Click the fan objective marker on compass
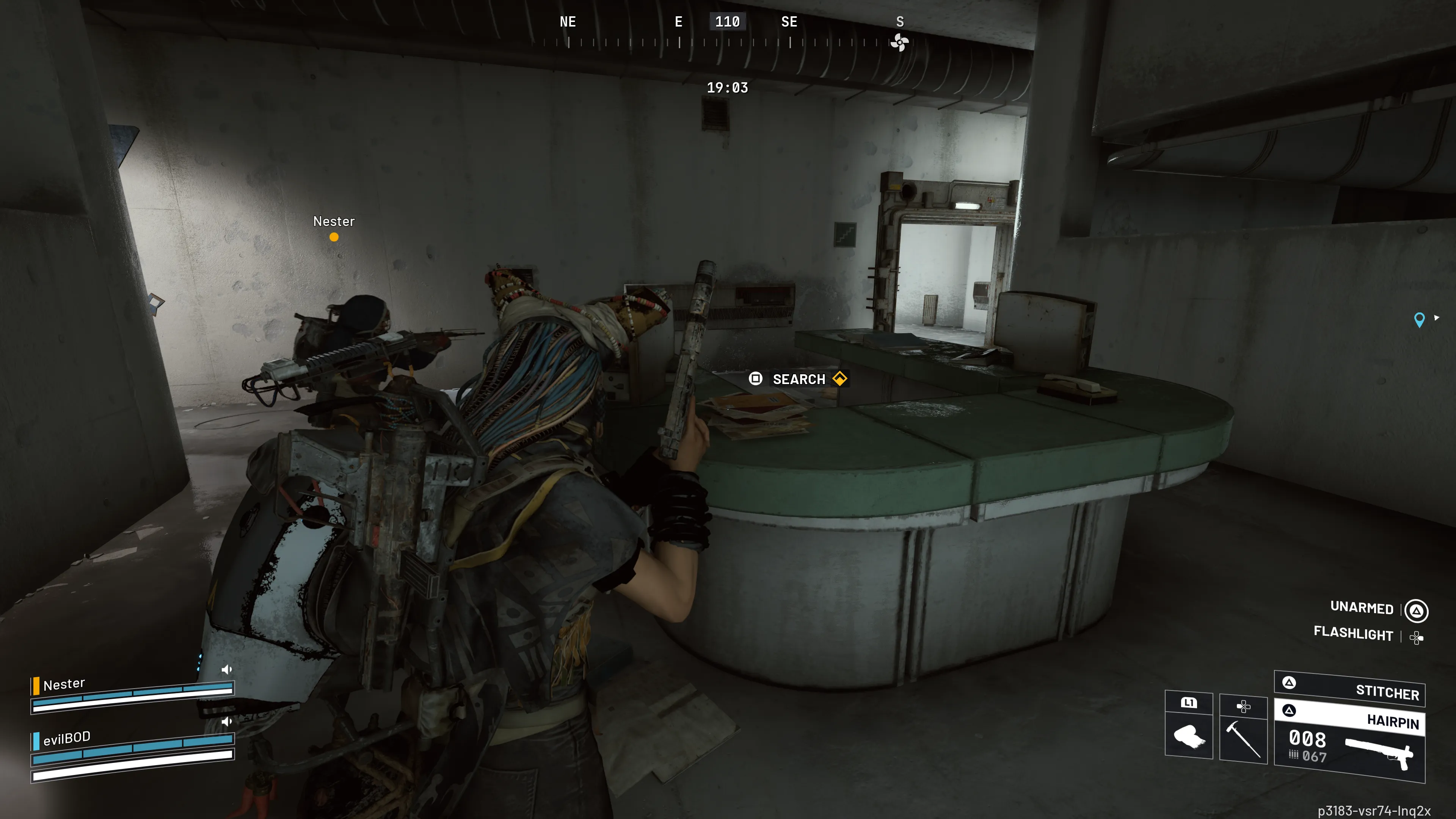 click(x=899, y=42)
